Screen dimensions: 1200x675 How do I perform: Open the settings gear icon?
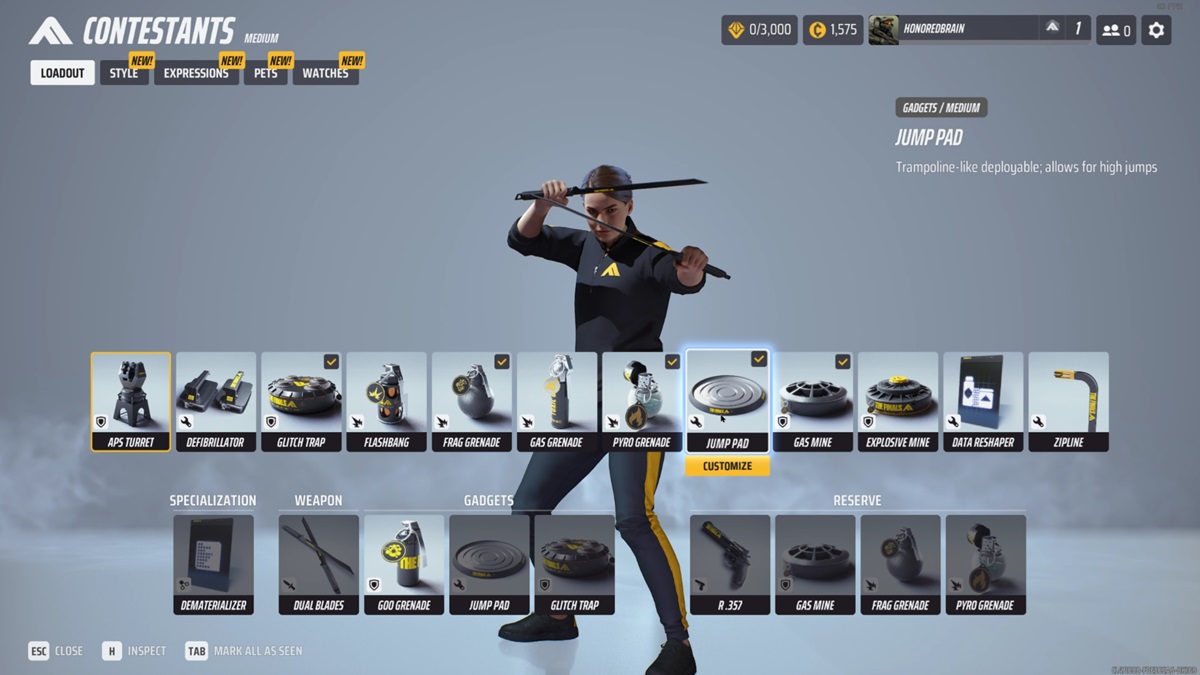pyautogui.click(x=1156, y=30)
